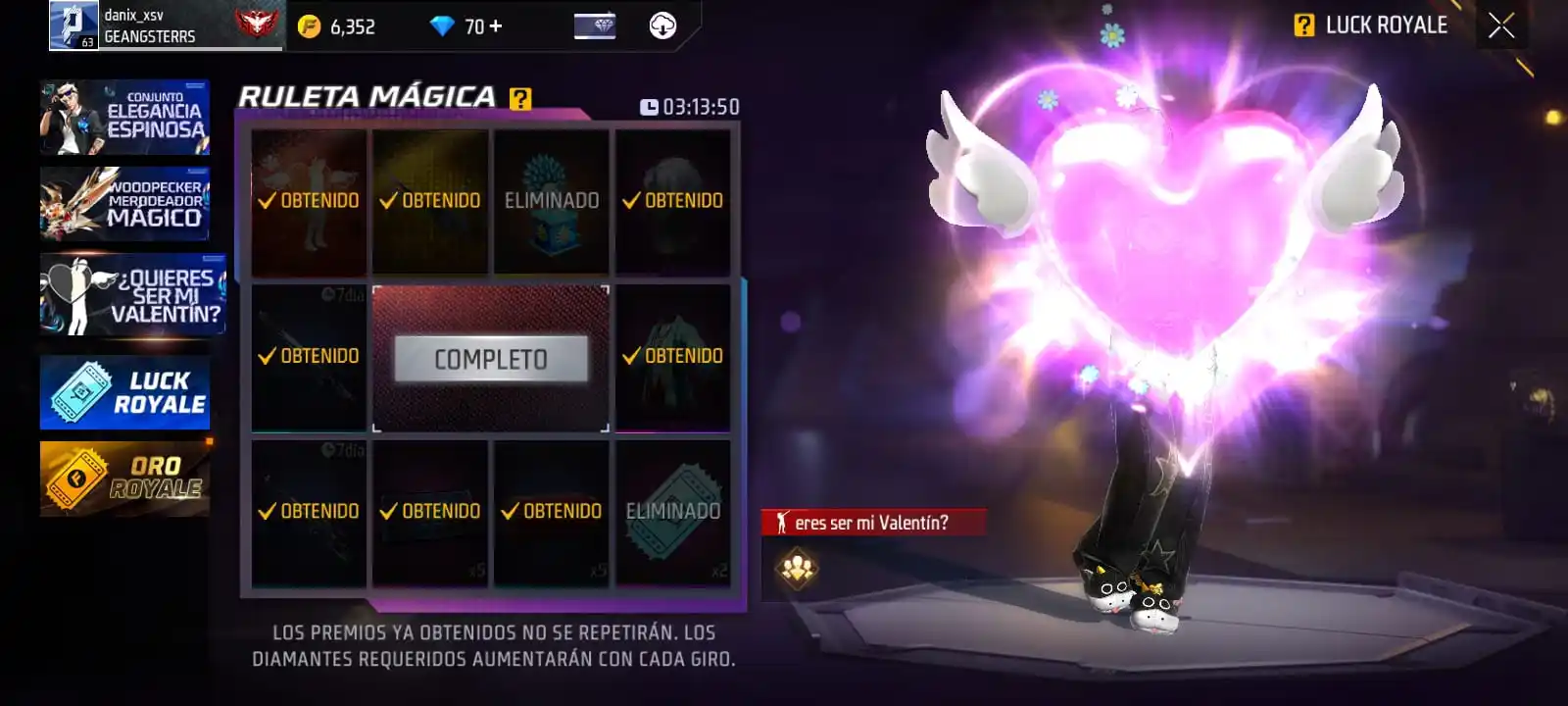Open the blue Luck Royale tab
Viewport: 1568px width, 706px height.
click(124, 392)
